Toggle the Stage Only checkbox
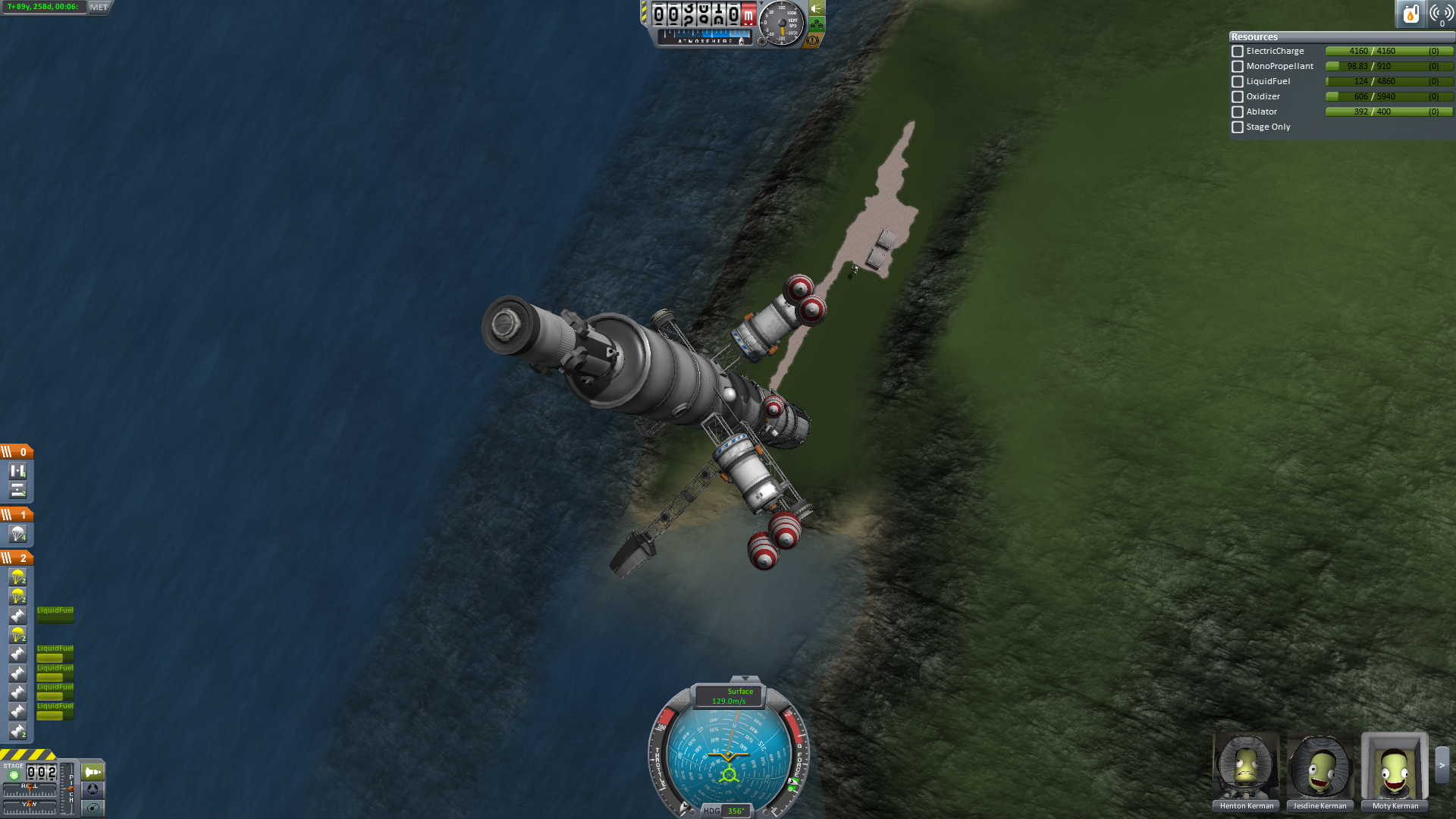Image resolution: width=1456 pixels, height=819 pixels. point(1238,127)
